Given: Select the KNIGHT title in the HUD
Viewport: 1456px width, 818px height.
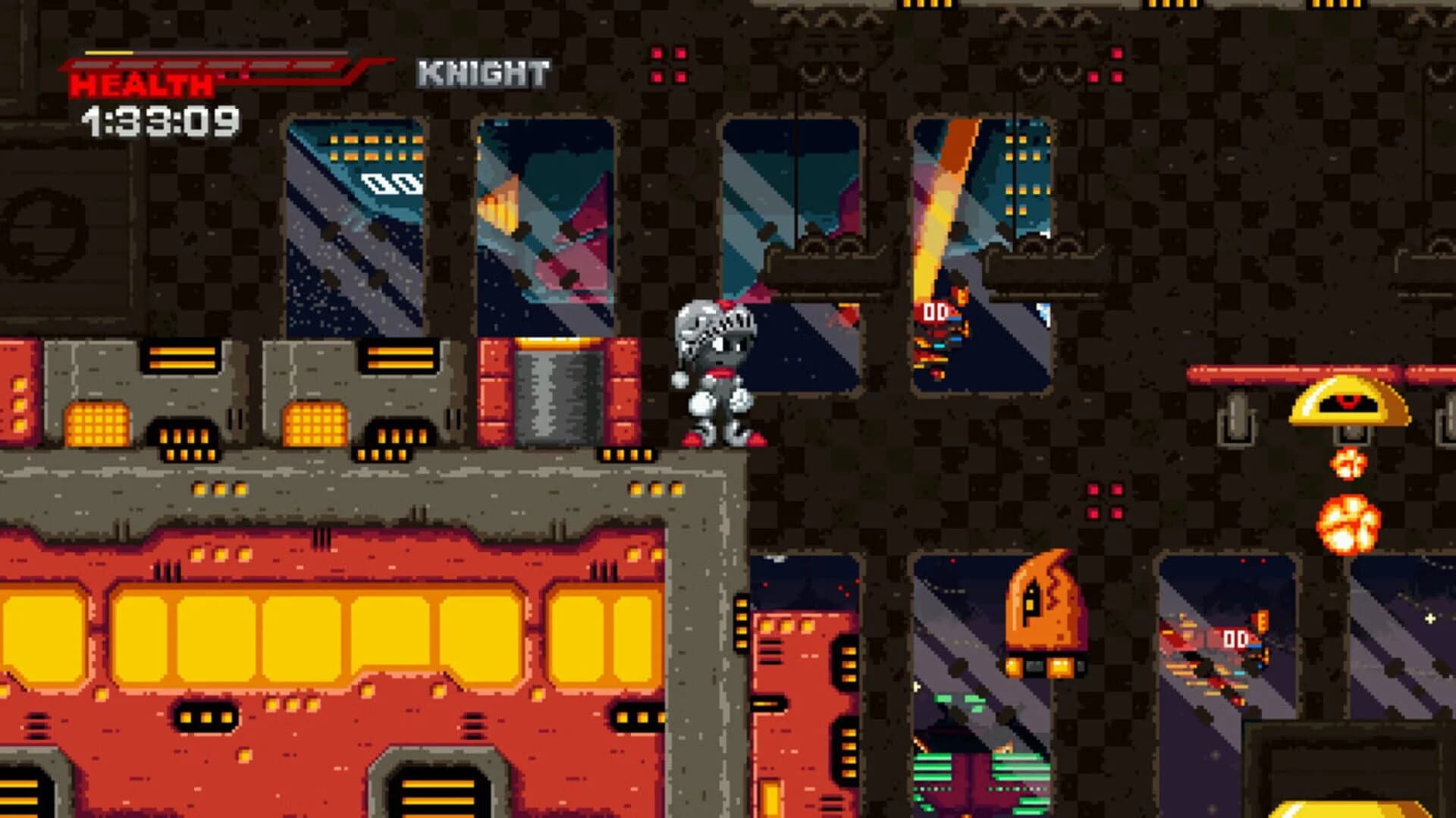Looking at the screenshot, I should 484,72.
